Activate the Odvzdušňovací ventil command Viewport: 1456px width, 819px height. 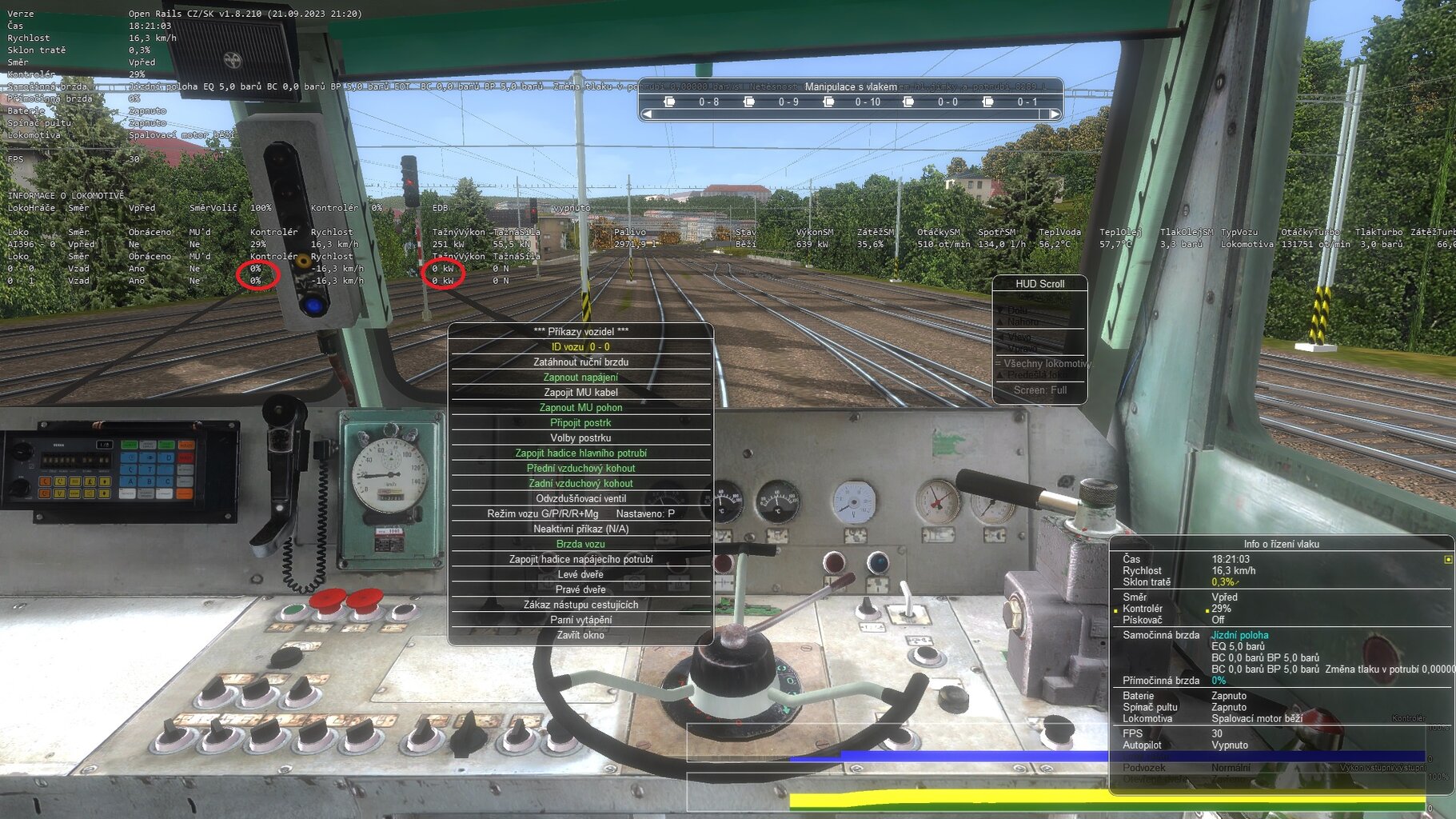581,497
